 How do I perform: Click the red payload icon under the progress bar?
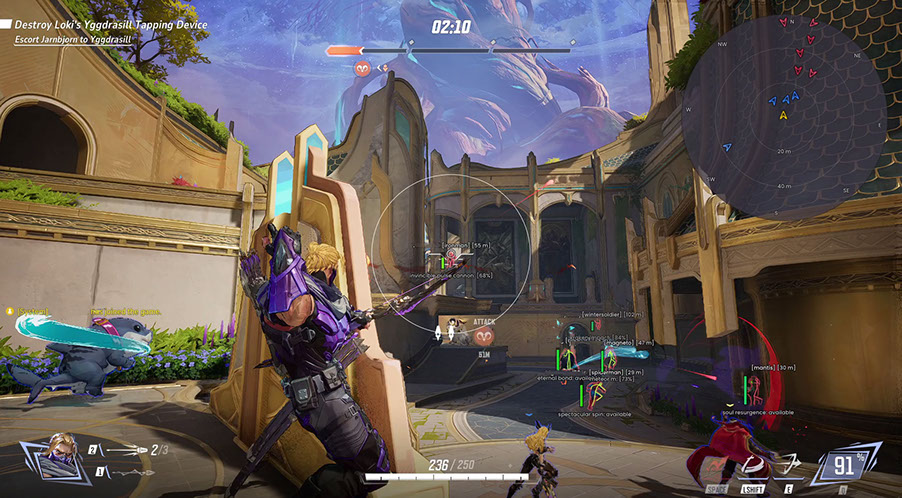(x=362, y=68)
